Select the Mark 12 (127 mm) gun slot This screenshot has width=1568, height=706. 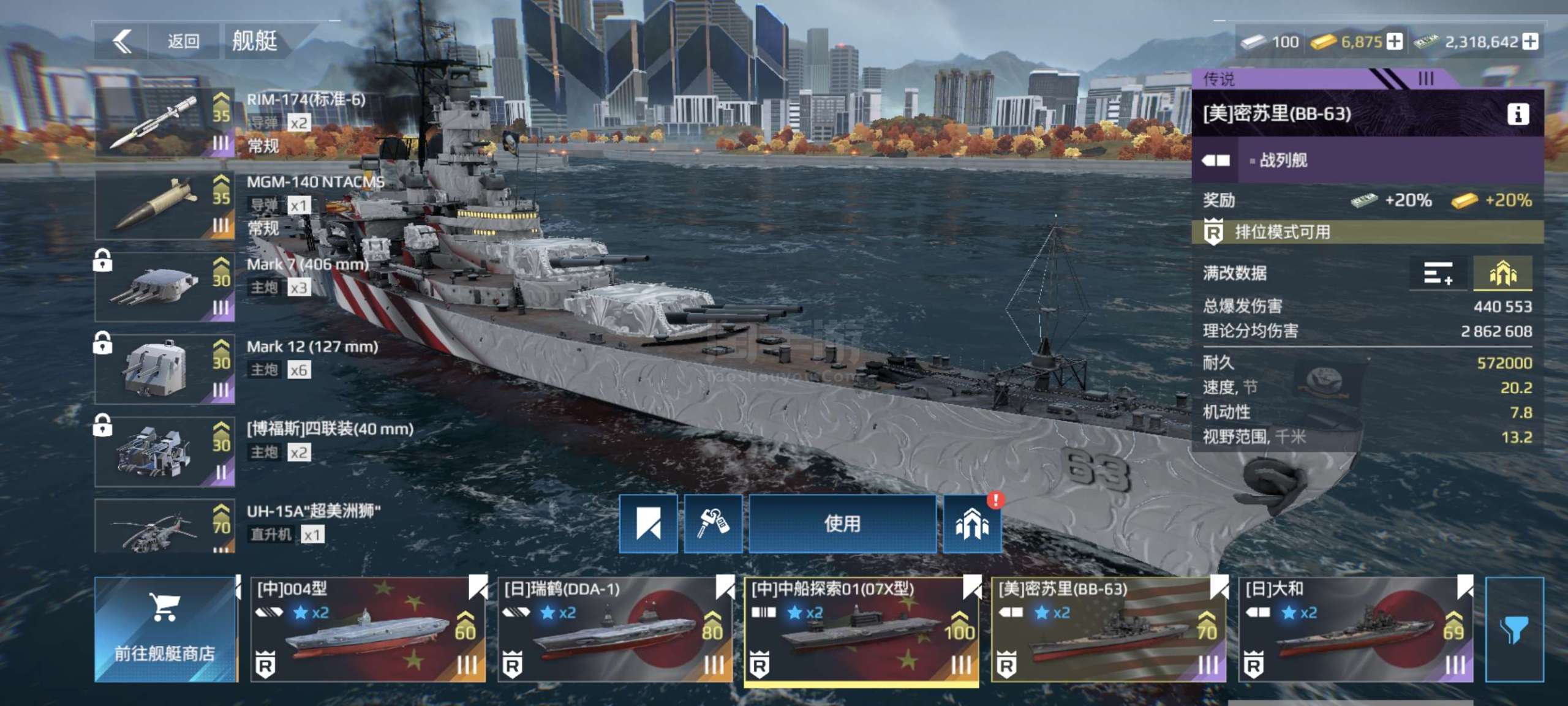click(x=164, y=369)
